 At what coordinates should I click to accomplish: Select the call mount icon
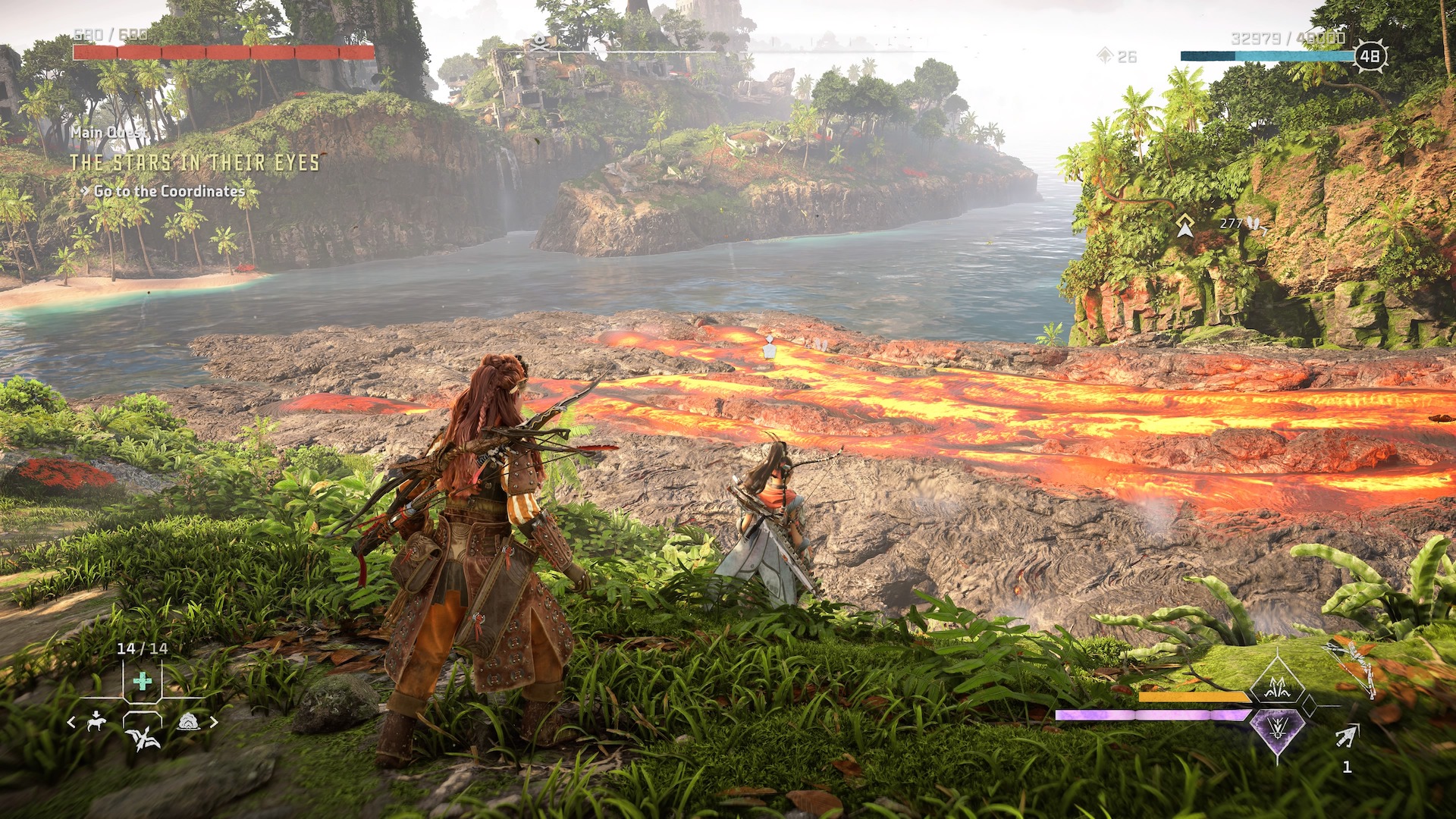point(96,721)
